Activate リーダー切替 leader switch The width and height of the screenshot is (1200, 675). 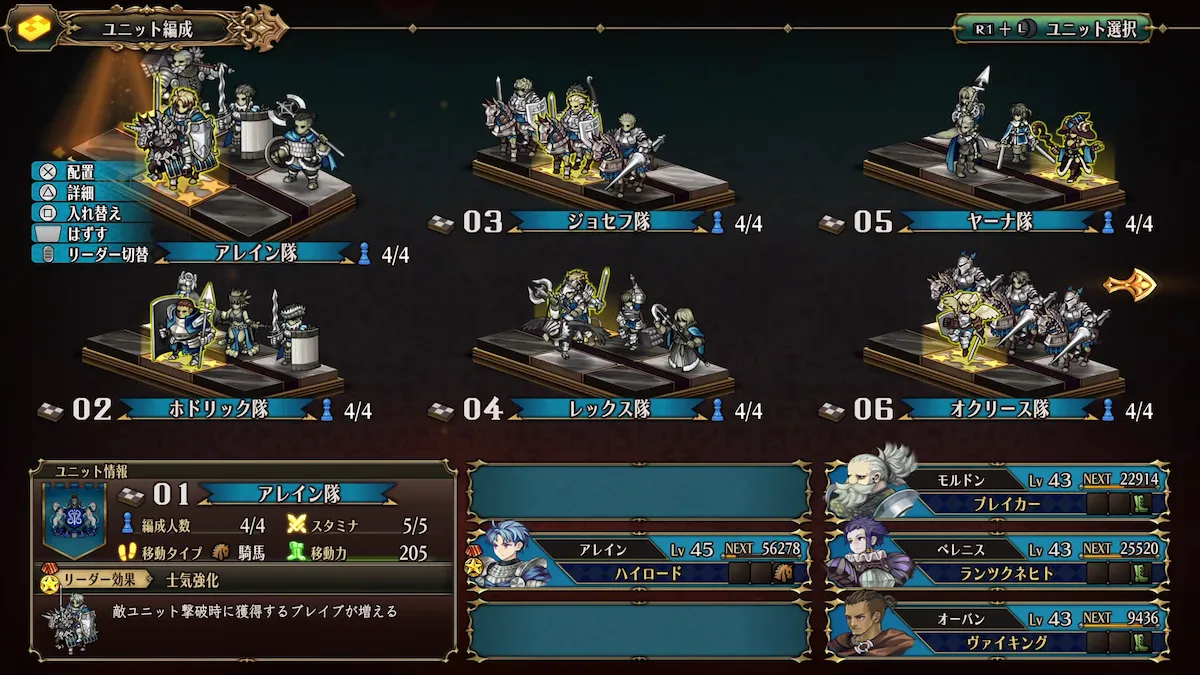pos(102,254)
